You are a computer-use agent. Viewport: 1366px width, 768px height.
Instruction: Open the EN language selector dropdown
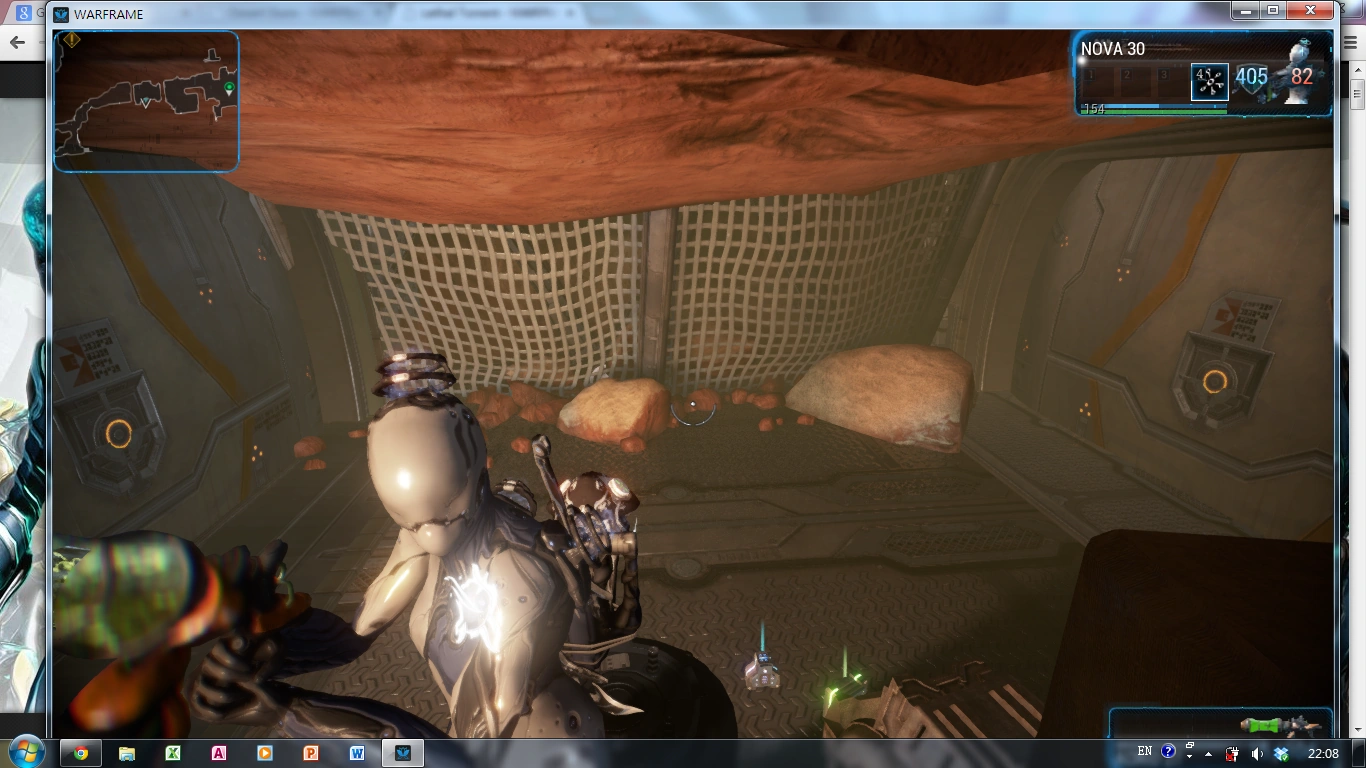[x=1146, y=751]
